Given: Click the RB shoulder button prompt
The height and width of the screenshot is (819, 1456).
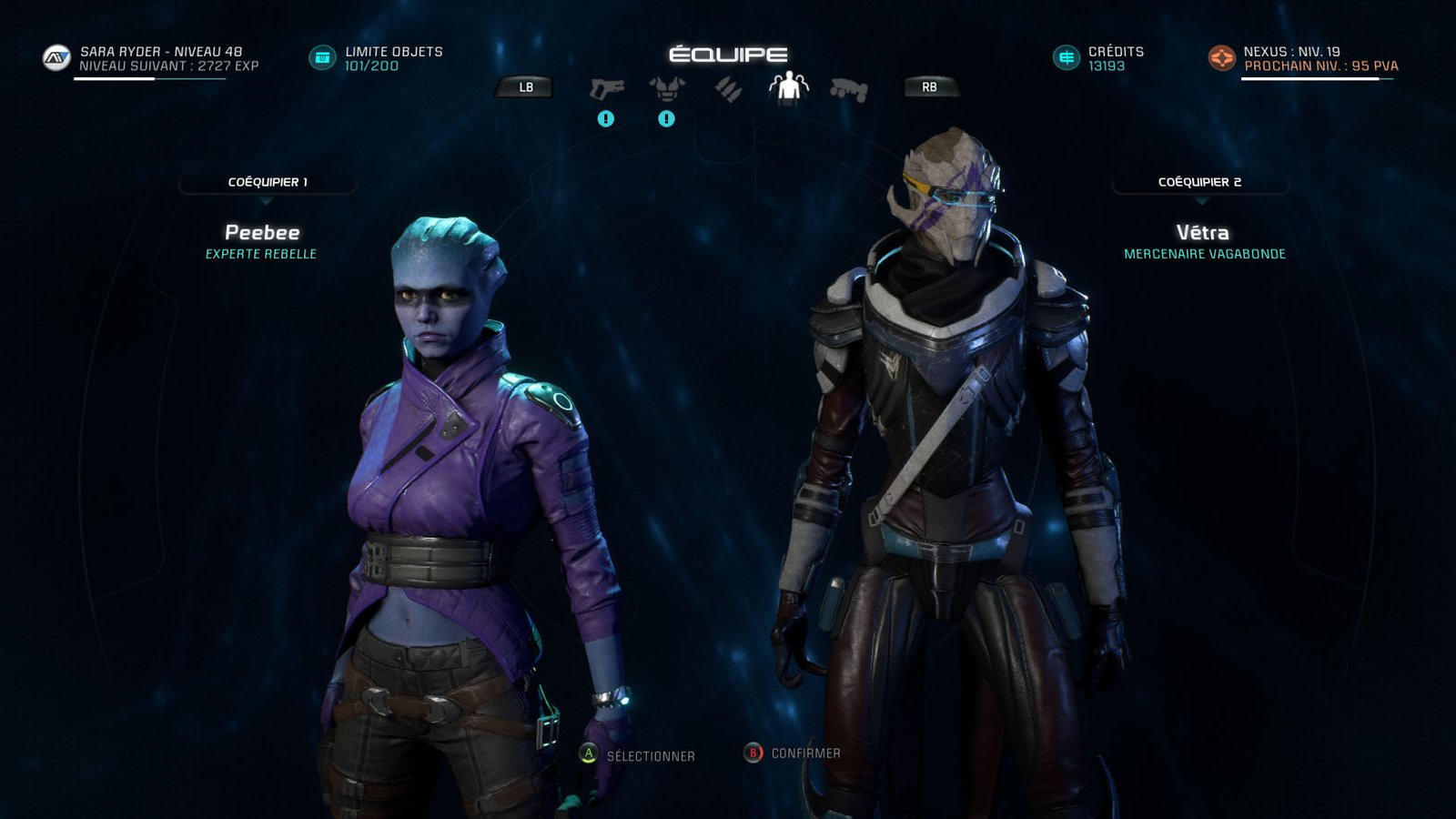Looking at the screenshot, I should click(929, 88).
